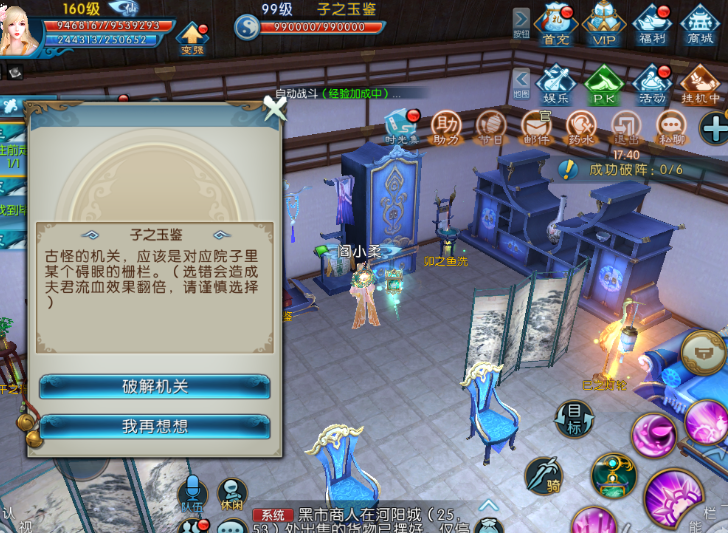Toggle the 挂机中 auto-battle icon
This screenshot has width=728, height=533.
point(700,85)
